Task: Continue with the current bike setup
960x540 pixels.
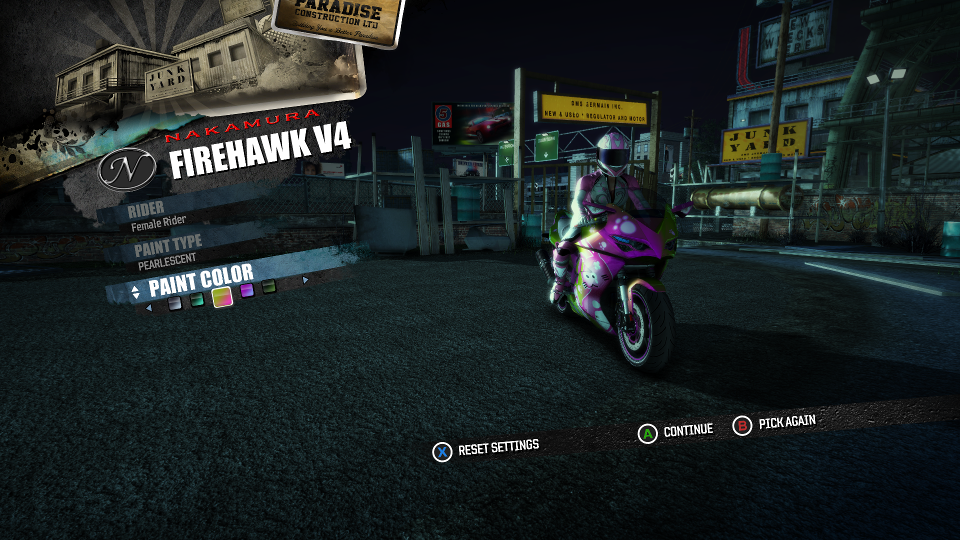Action: tap(676, 431)
